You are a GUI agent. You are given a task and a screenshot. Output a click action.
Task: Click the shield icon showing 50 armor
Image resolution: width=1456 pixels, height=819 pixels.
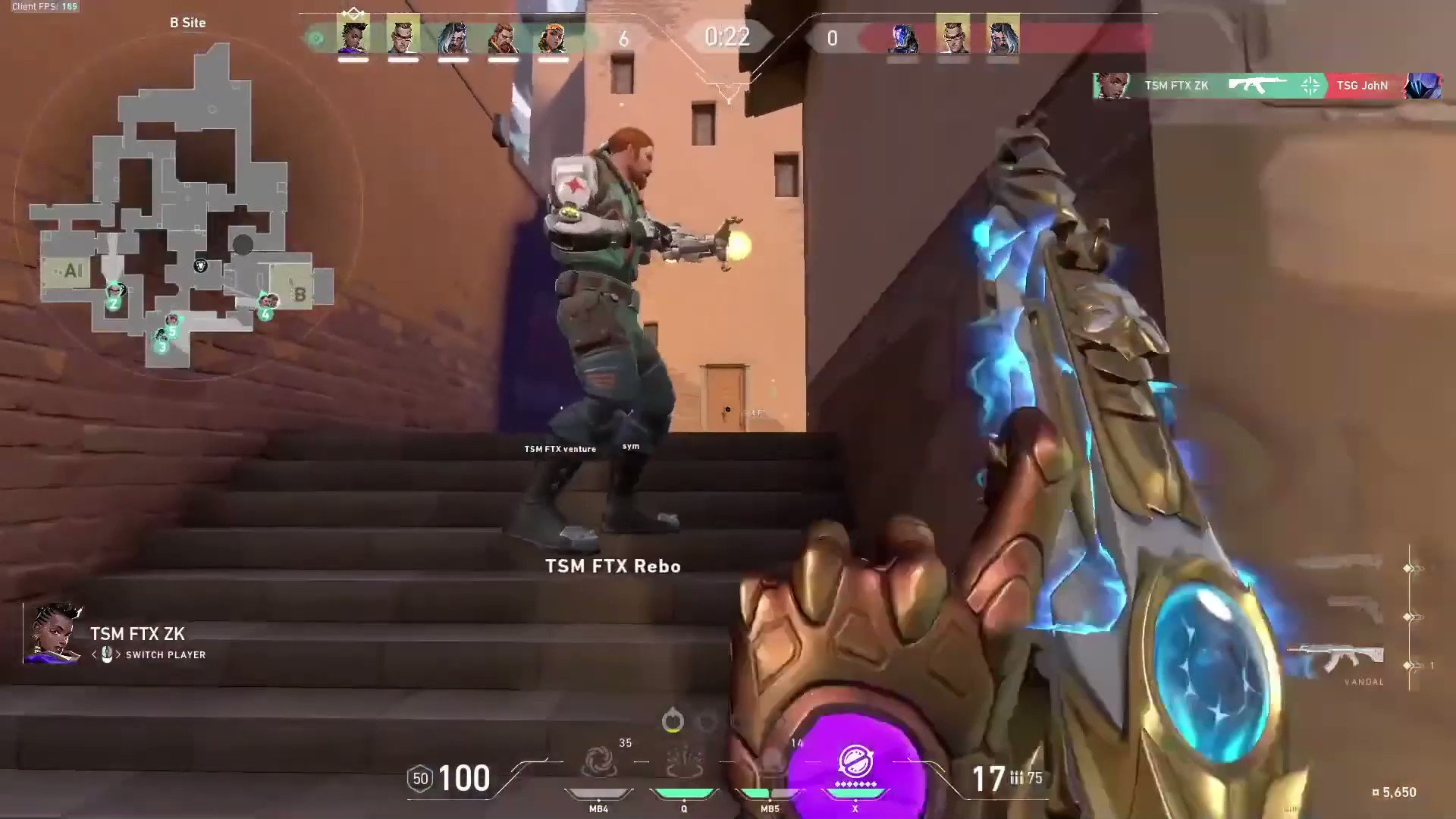coord(419,779)
